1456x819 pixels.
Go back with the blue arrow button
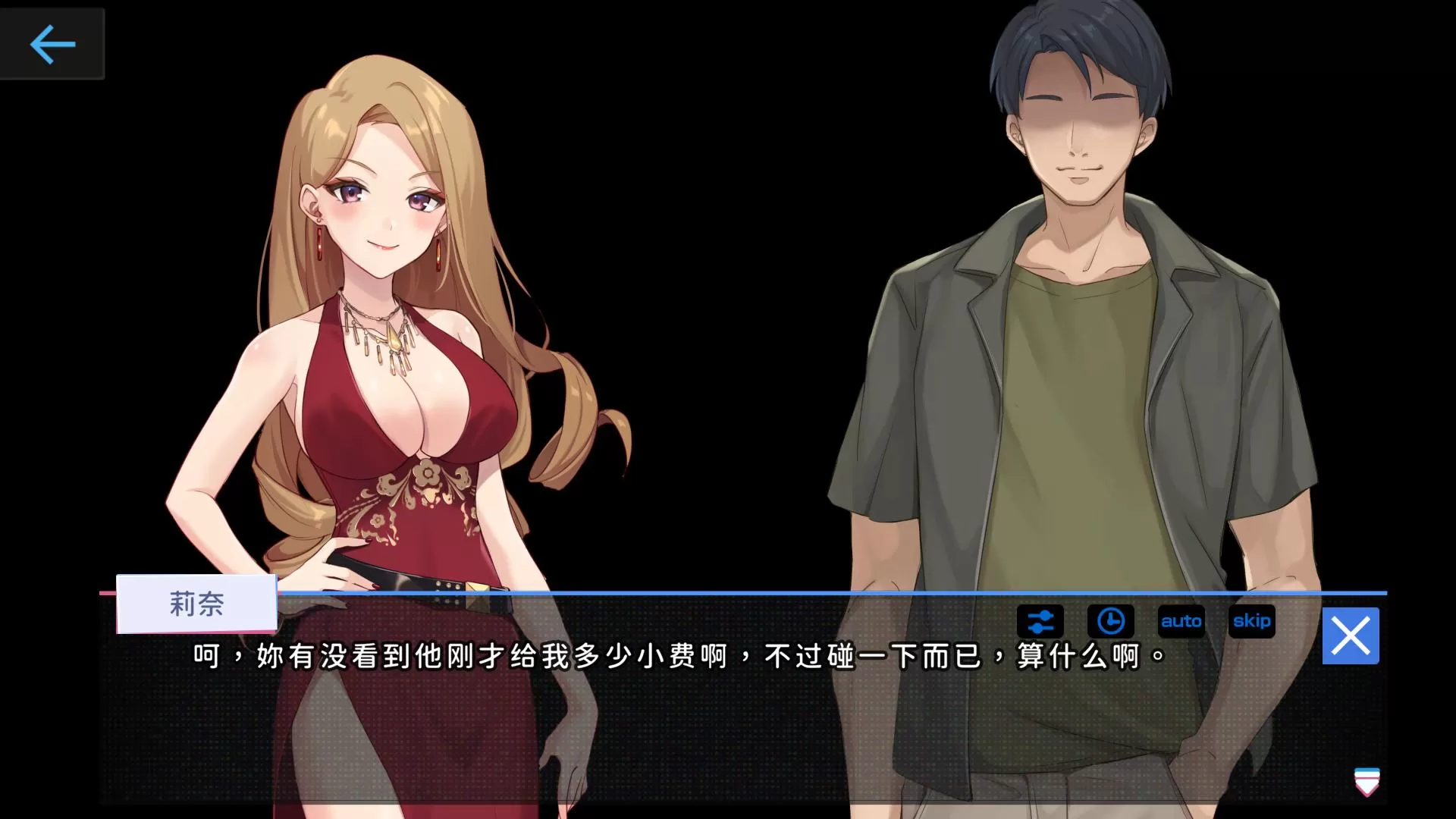click(52, 44)
